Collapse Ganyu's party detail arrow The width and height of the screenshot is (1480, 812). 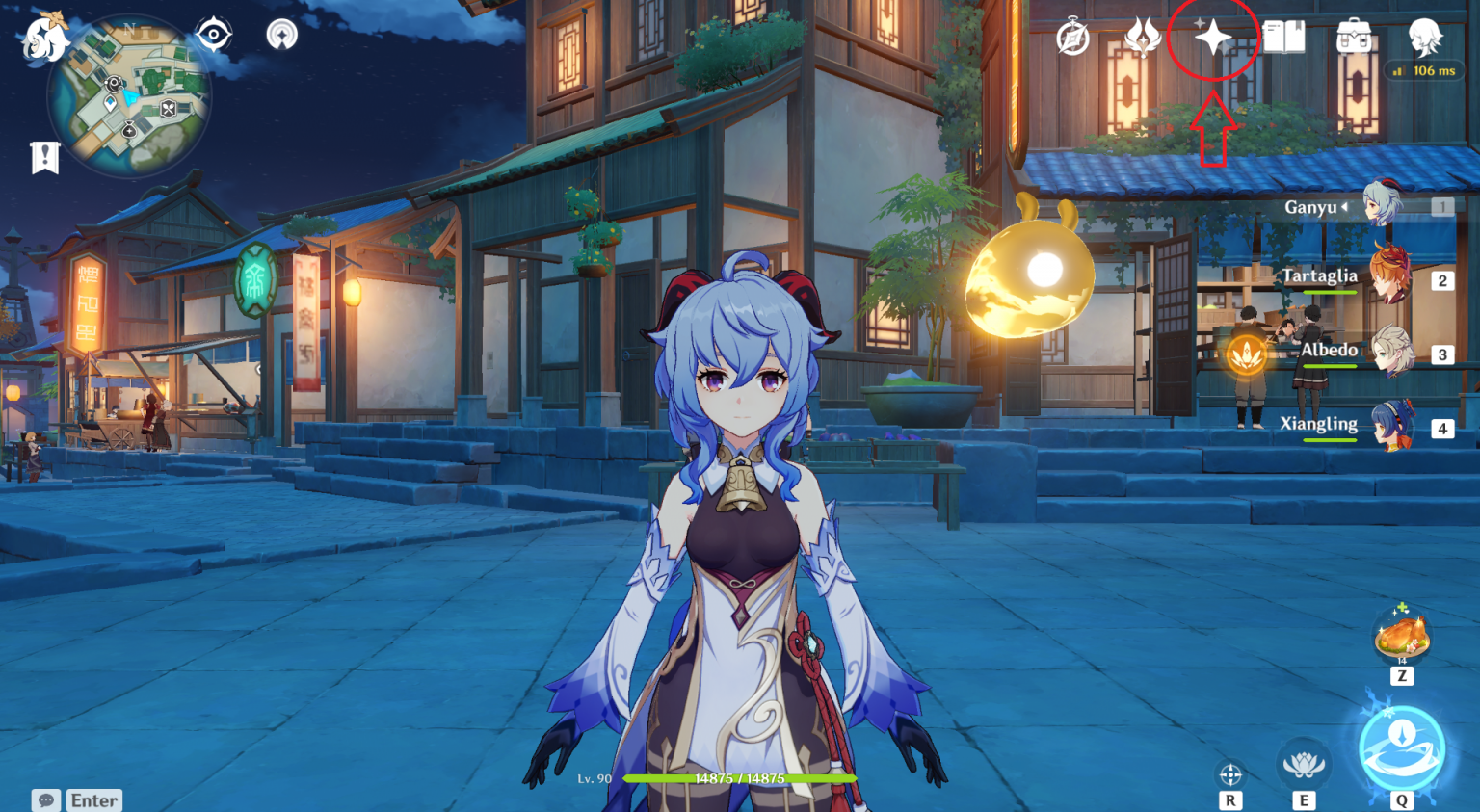point(1343,205)
